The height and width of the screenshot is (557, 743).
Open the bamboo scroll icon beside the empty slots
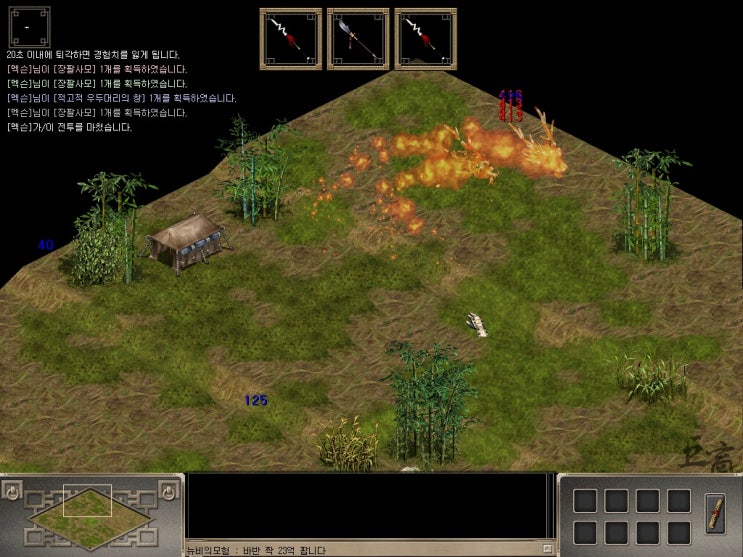point(715,513)
